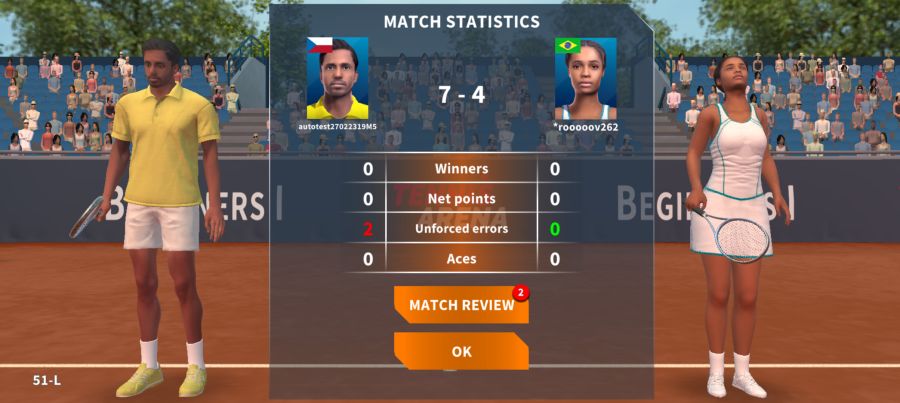Select the rooooov262 opponent portrait
The width and height of the screenshot is (900, 403).
tap(585, 78)
